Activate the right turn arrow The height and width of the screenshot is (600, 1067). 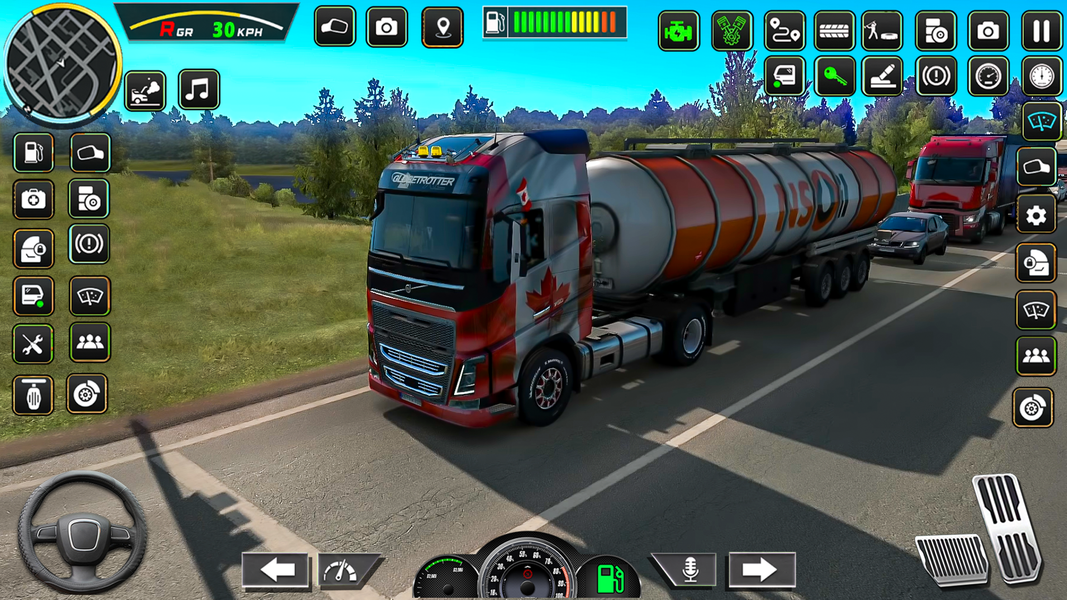coord(761,571)
